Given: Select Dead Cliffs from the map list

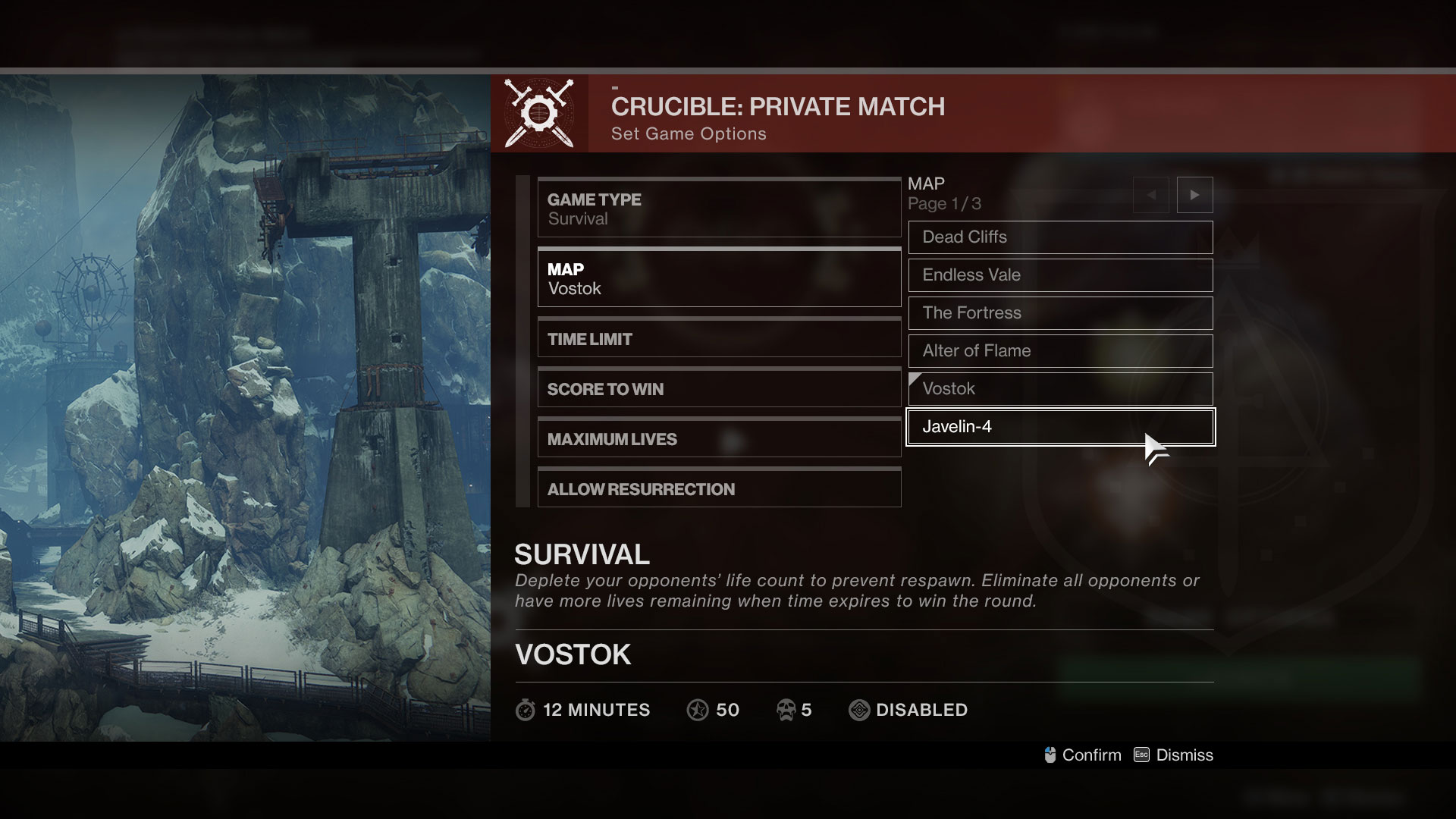Looking at the screenshot, I should click(x=1060, y=237).
